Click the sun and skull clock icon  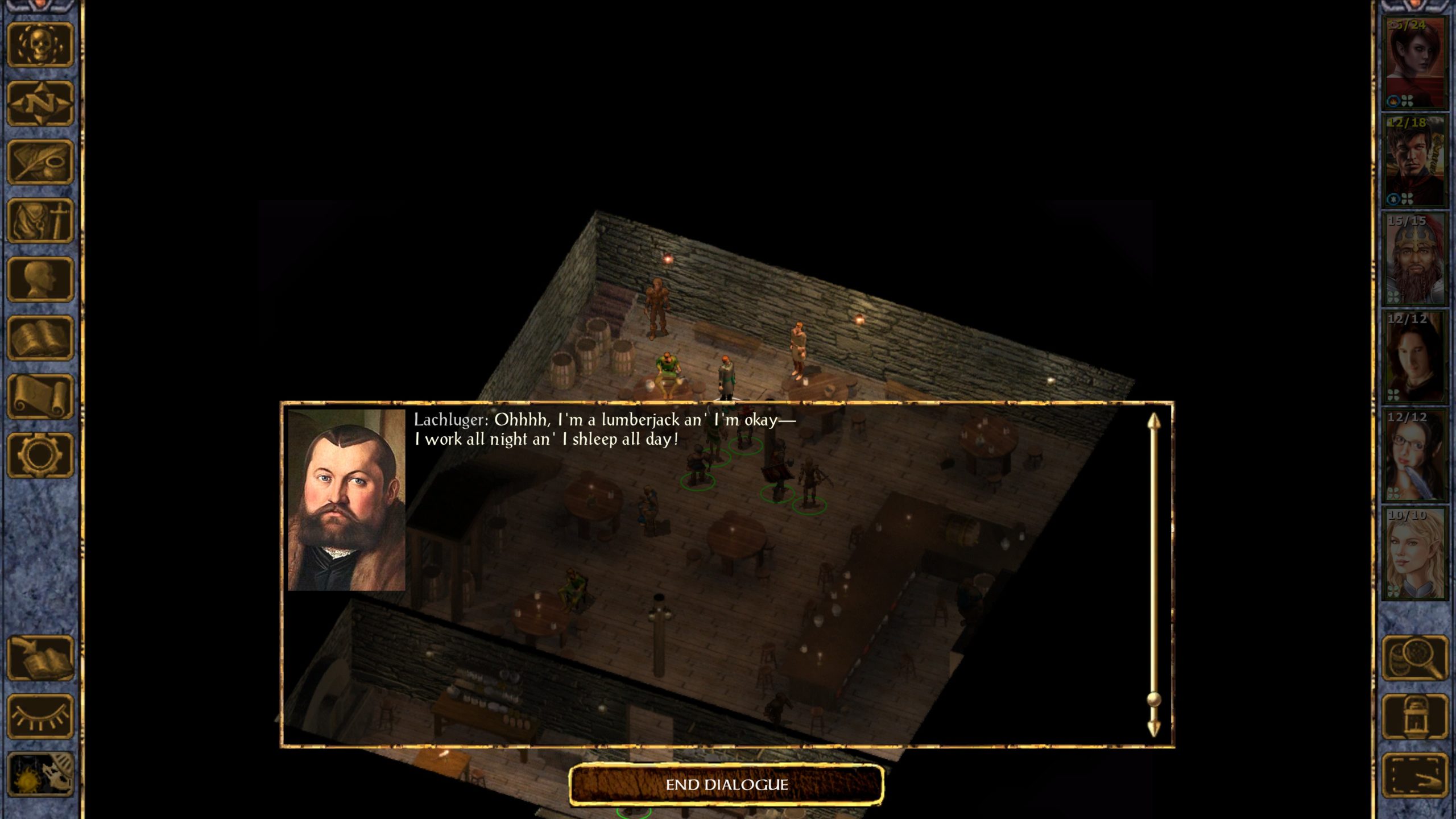[x=40, y=775]
